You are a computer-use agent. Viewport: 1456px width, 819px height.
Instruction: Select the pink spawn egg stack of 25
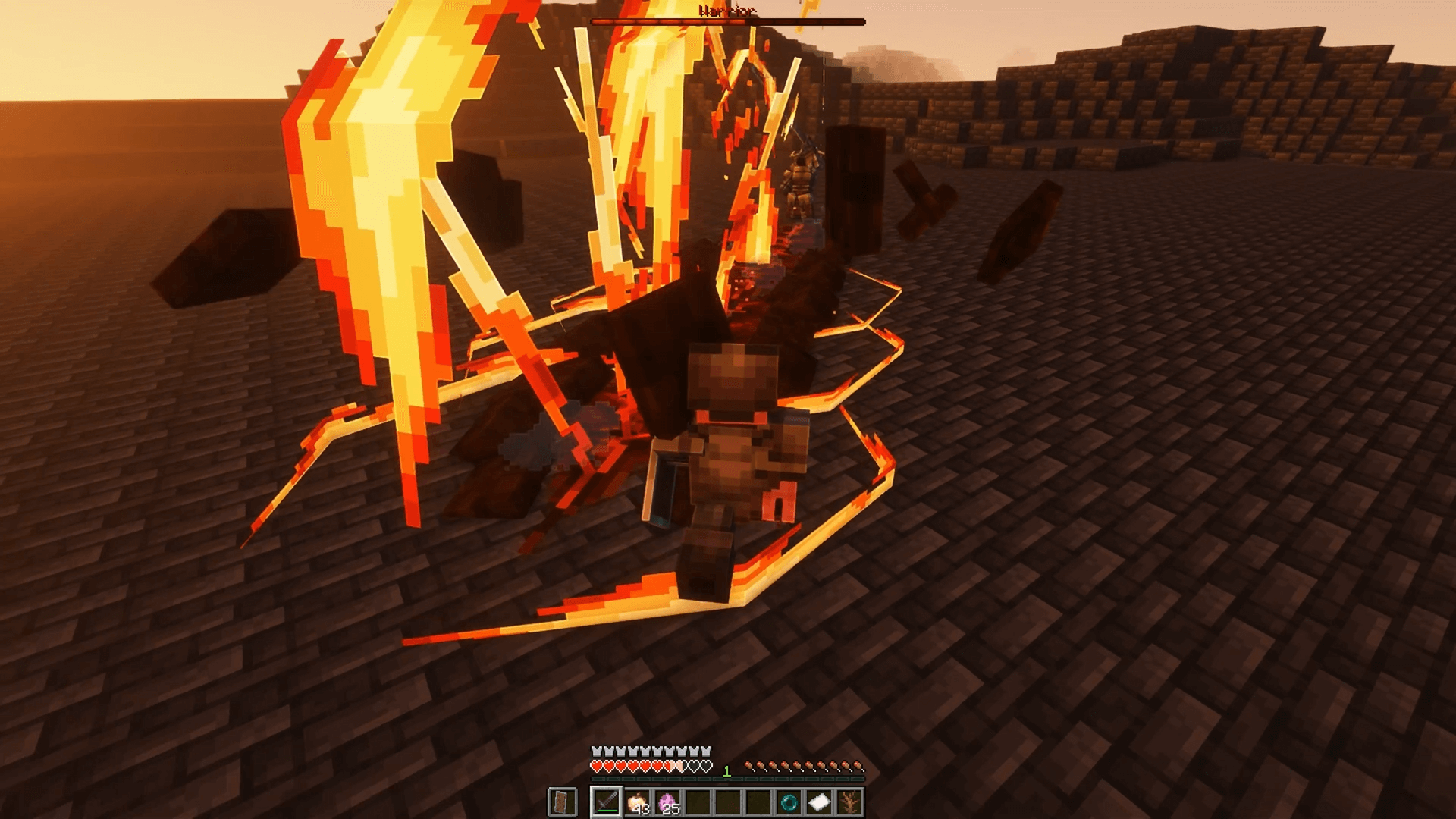(x=667, y=802)
